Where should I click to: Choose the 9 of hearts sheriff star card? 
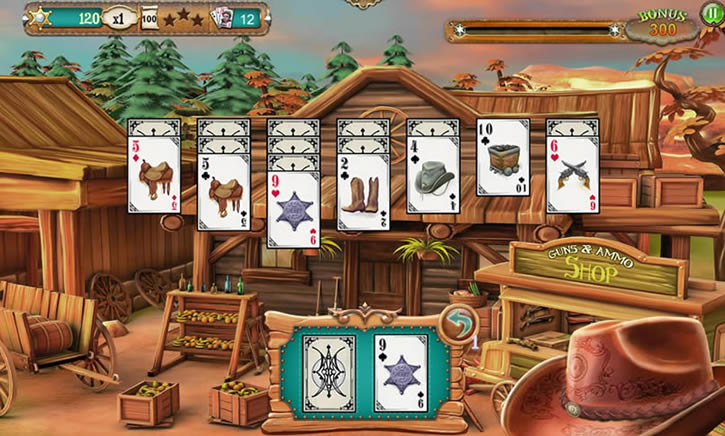coord(293,208)
